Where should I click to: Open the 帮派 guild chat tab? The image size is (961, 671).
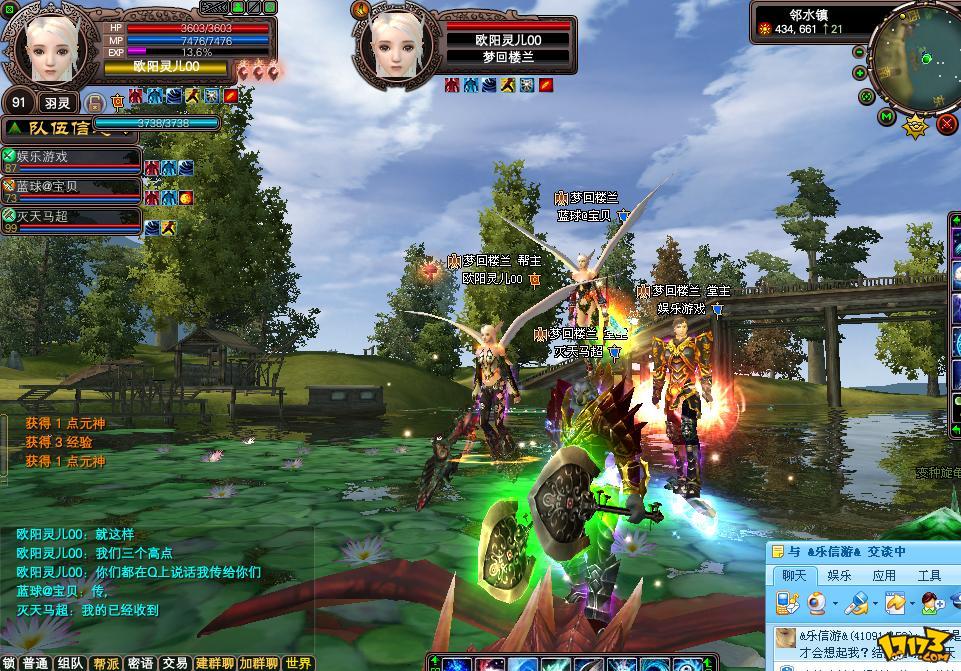(106, 663)
